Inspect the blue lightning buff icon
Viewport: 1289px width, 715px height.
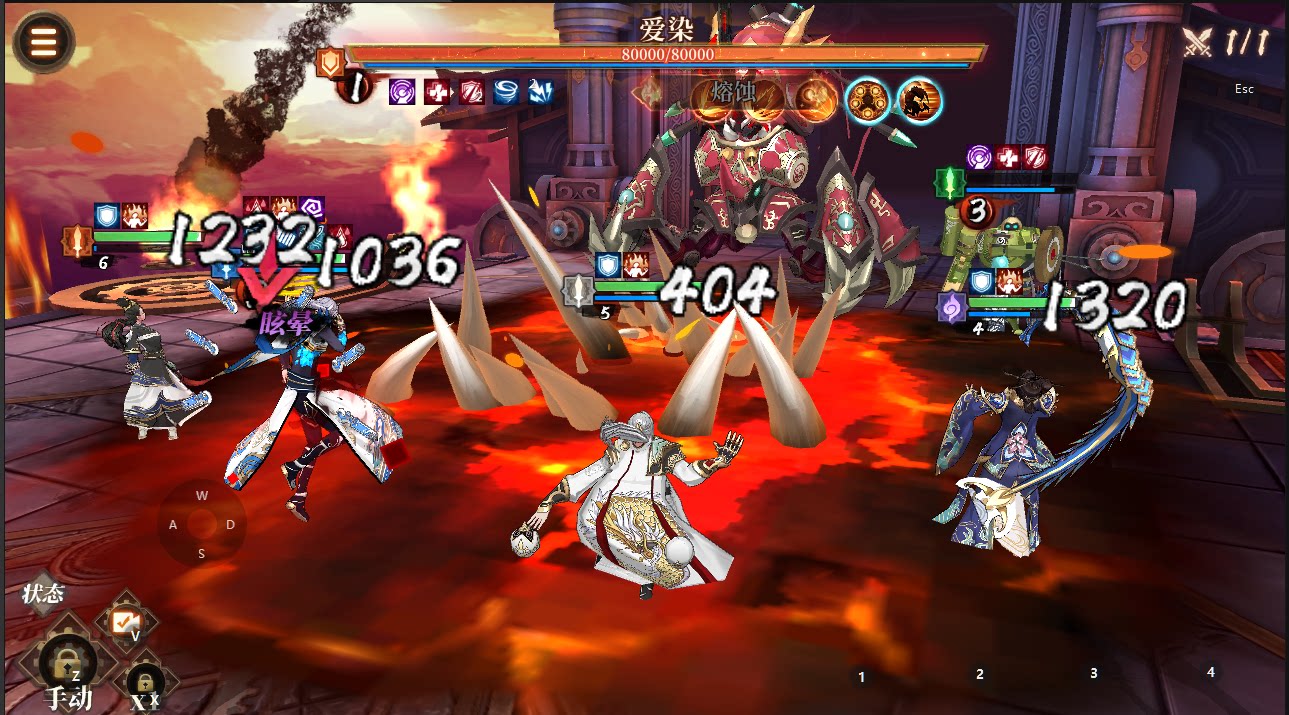[x=541, y=91]
